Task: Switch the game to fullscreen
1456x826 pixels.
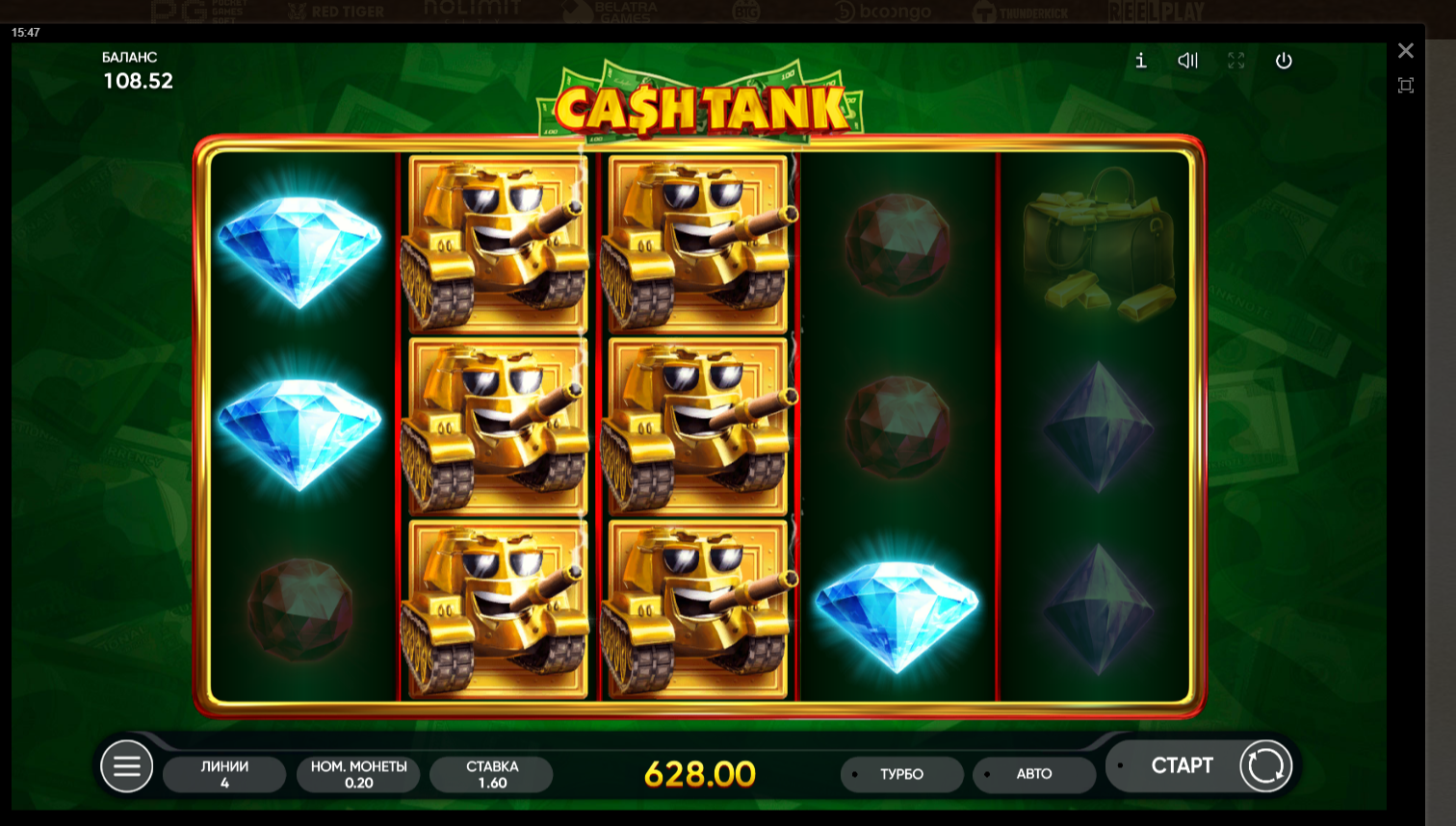Action: point(1236,61)
